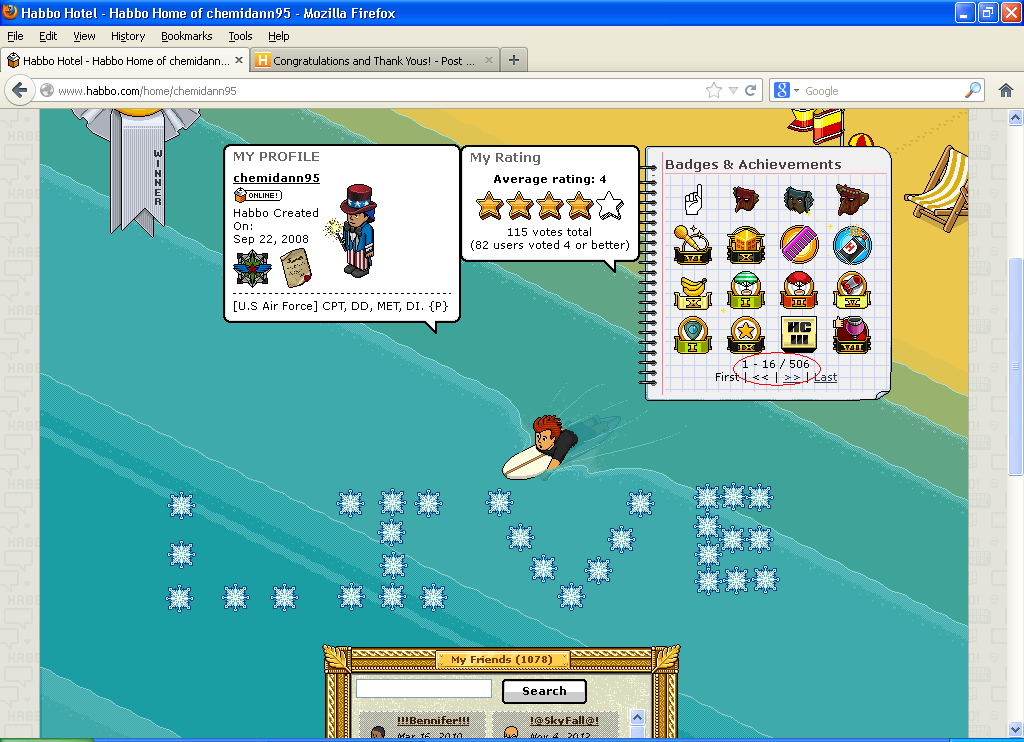Screen dimensions: 1024x742
Task: Select the banana achievement badge
Action: coord(693,290)
